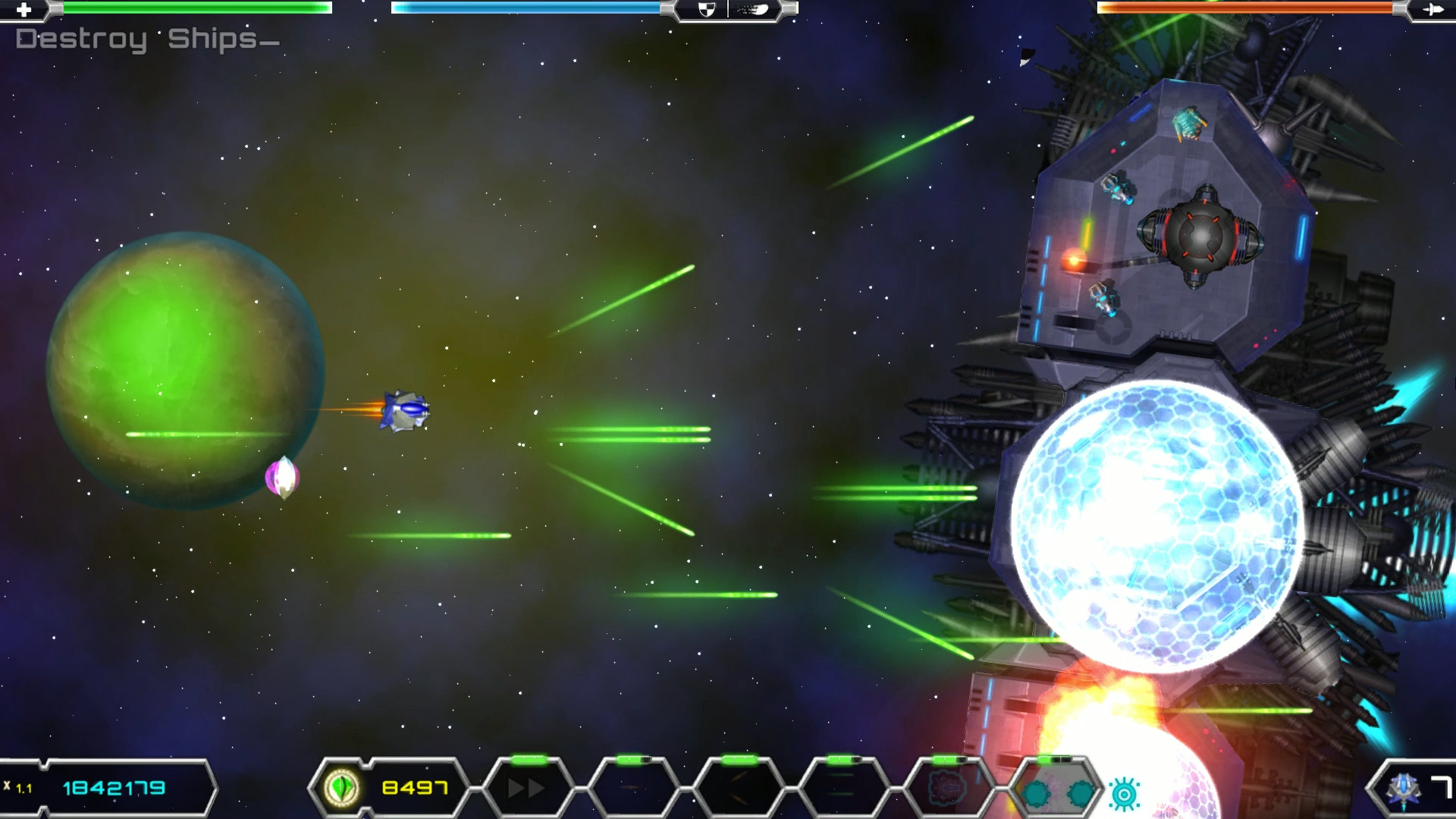Click the Destroy Ships objective text
The image size is (1456, 819).
tap(147, 39)
